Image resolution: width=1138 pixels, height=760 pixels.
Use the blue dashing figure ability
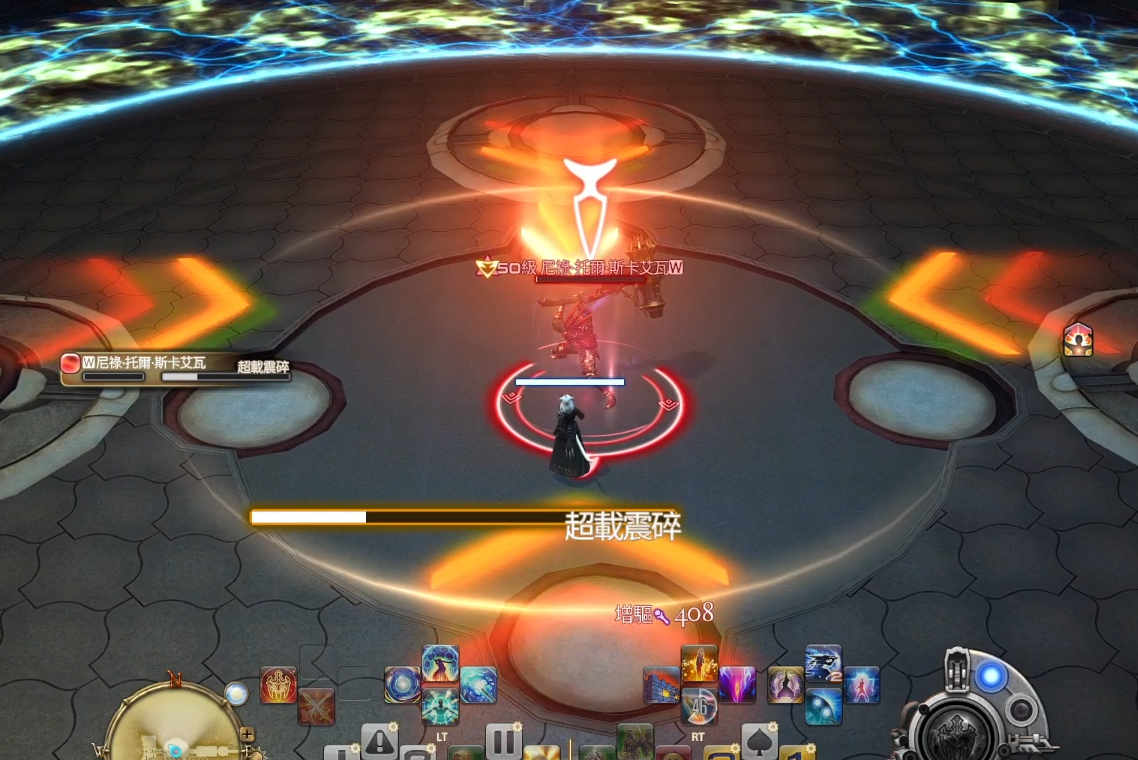click(823, 664)
